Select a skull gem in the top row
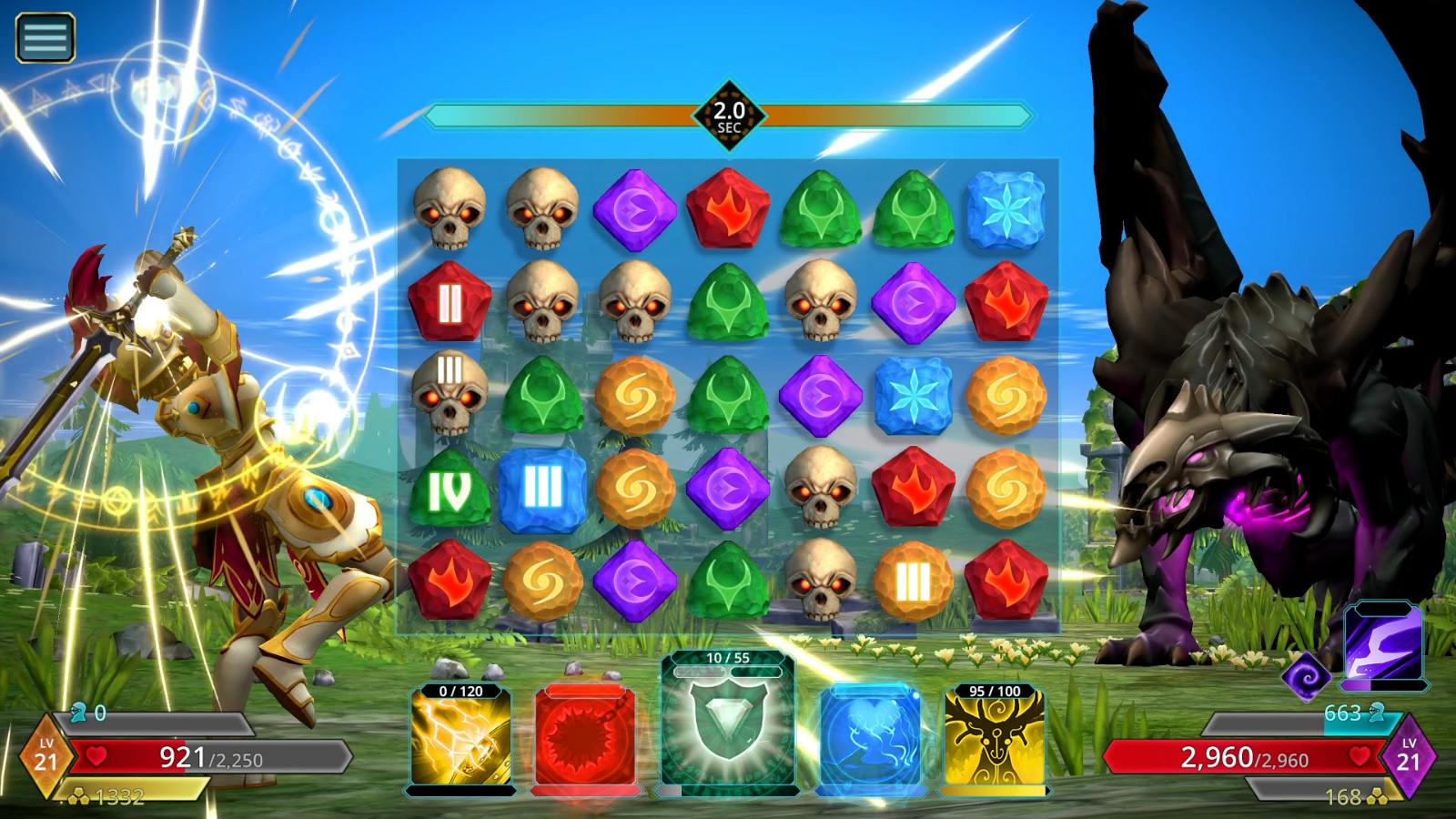1456x819 pixels. 450,211
